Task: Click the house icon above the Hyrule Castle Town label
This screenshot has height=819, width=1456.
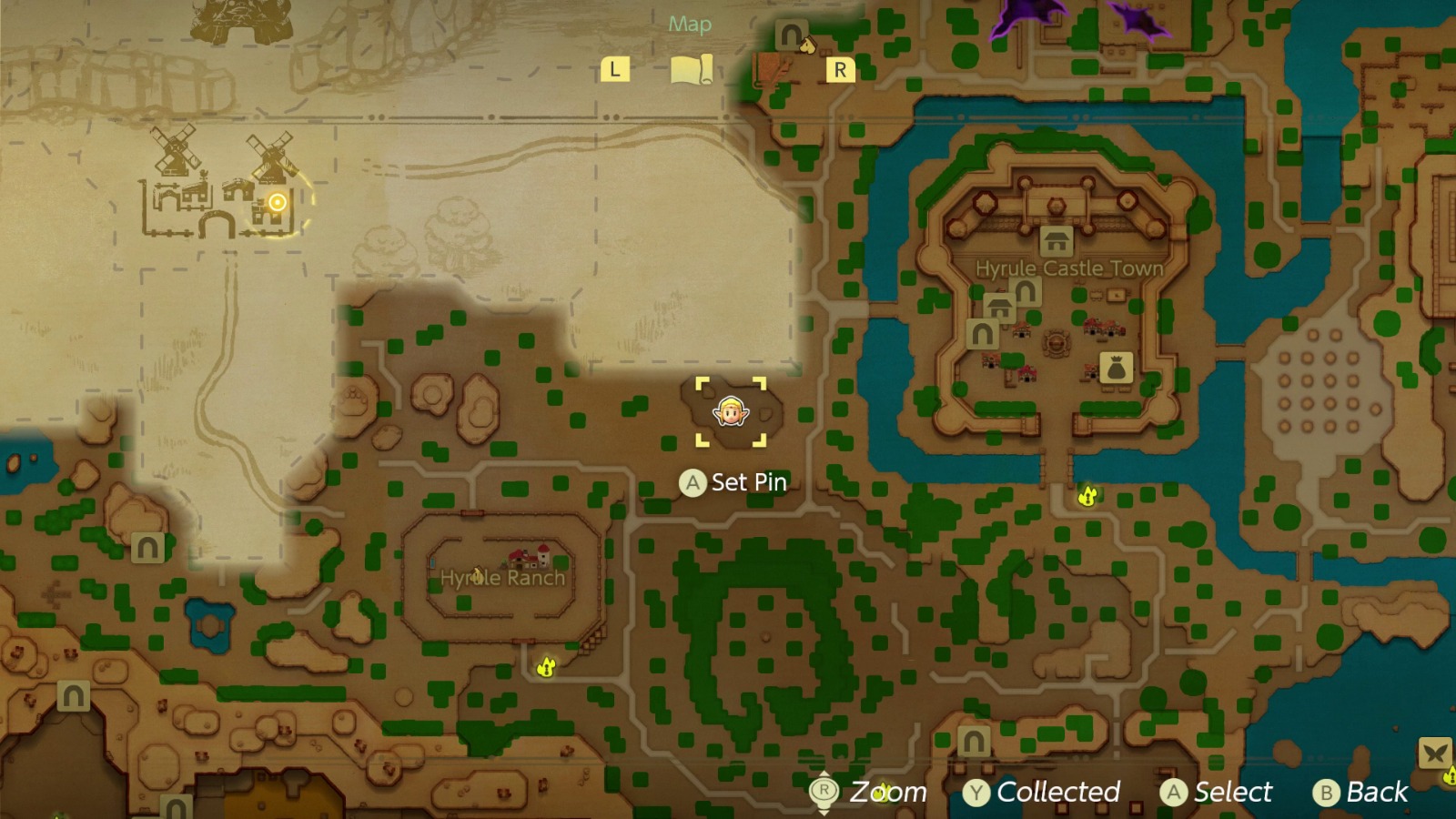Action: [1055, 243]
